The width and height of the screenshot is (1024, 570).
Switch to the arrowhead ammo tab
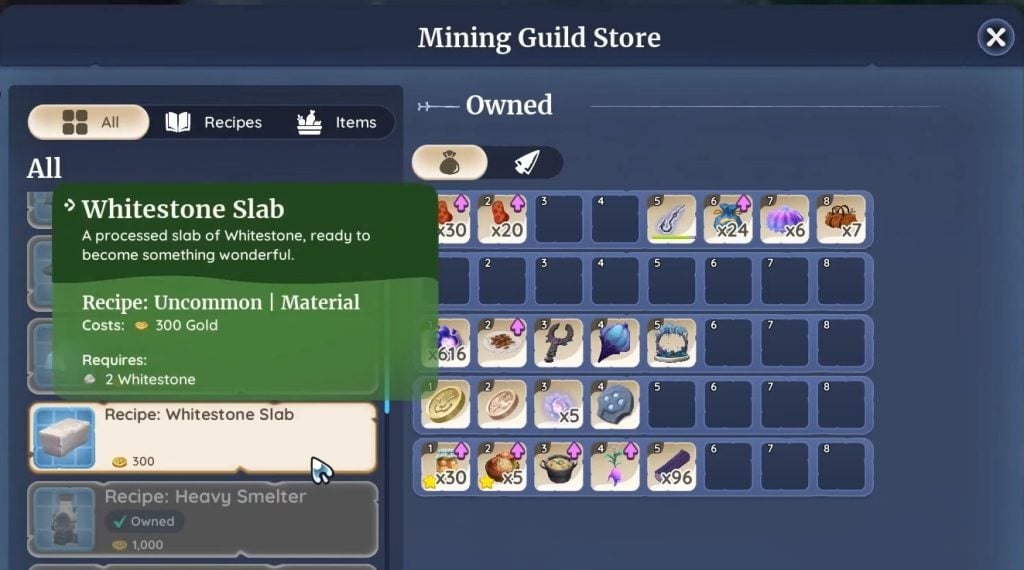coord(526,163)
